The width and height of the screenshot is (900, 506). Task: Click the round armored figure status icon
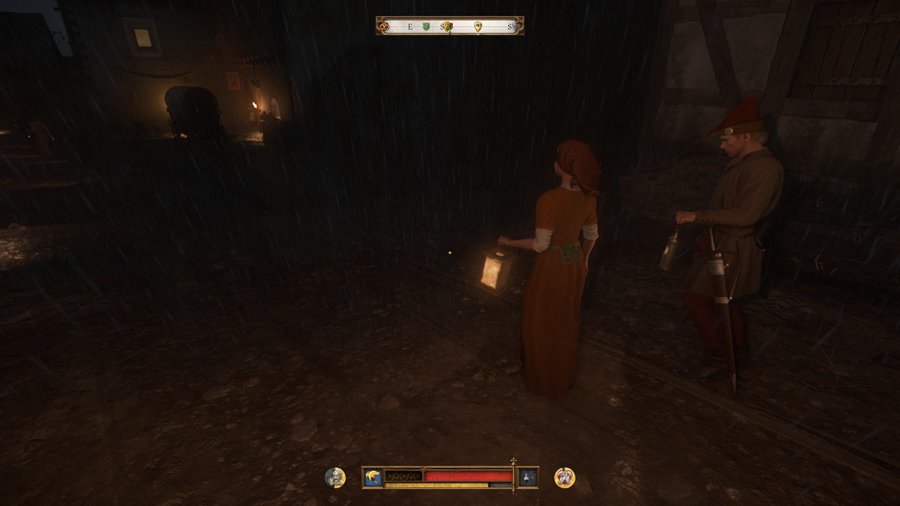335,477
